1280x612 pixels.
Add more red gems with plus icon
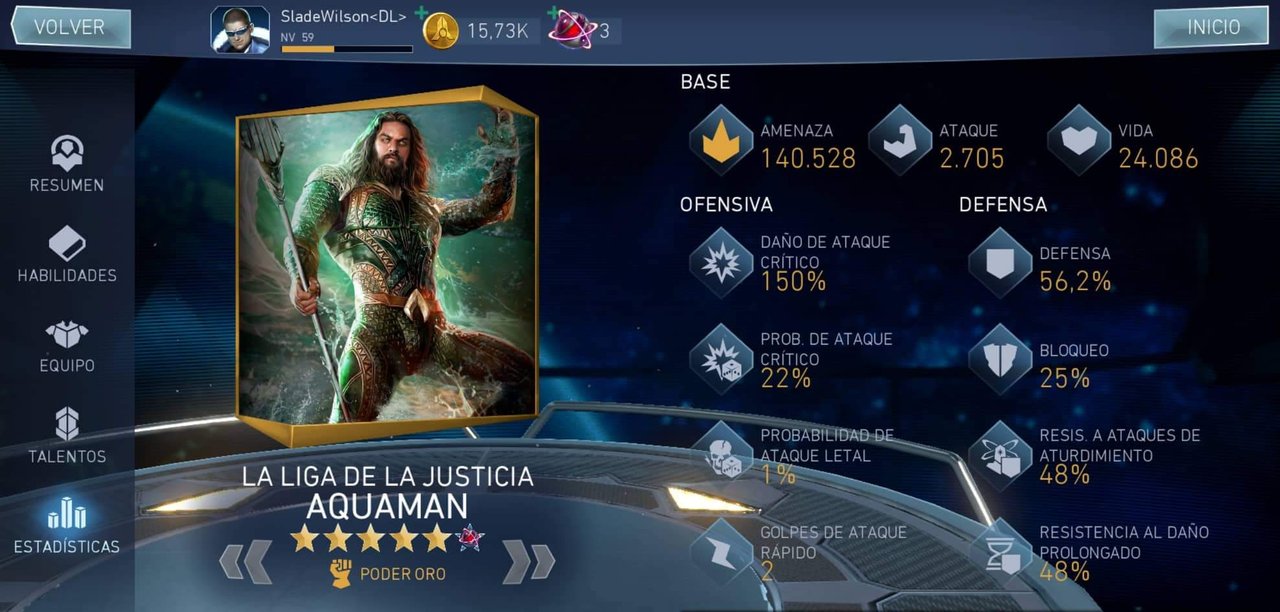tap(553, 13)
